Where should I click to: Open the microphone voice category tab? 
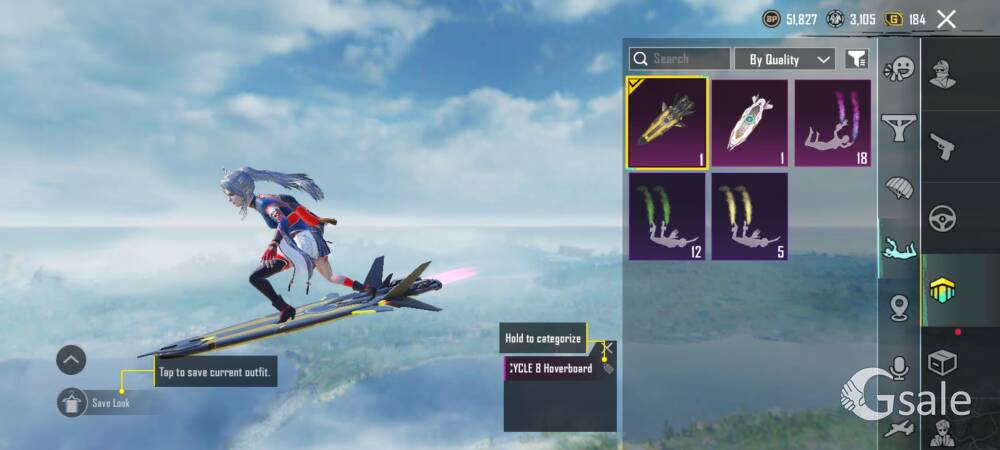click(x=899, y=367)
